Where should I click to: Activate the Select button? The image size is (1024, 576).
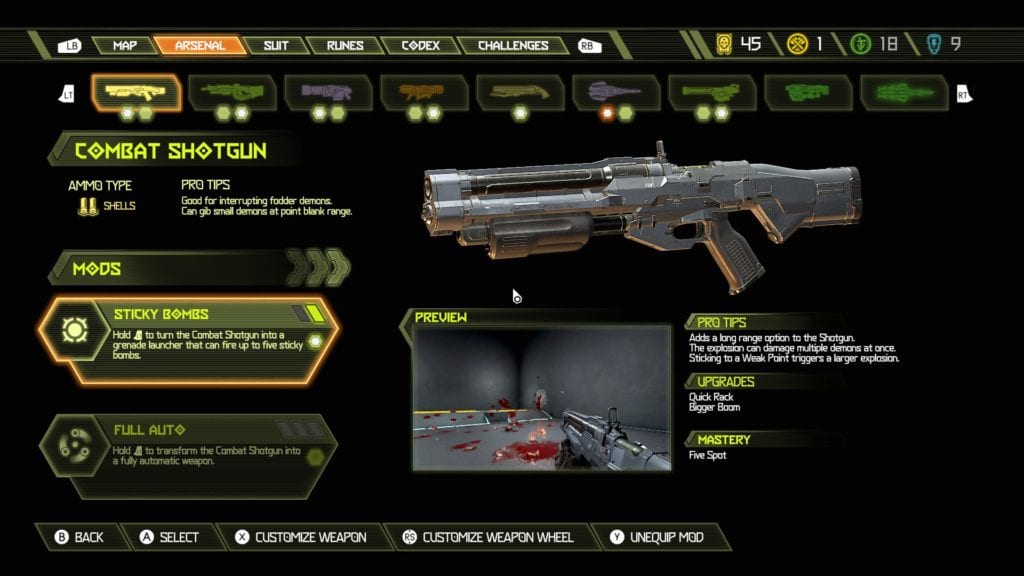tap(169, 537)
